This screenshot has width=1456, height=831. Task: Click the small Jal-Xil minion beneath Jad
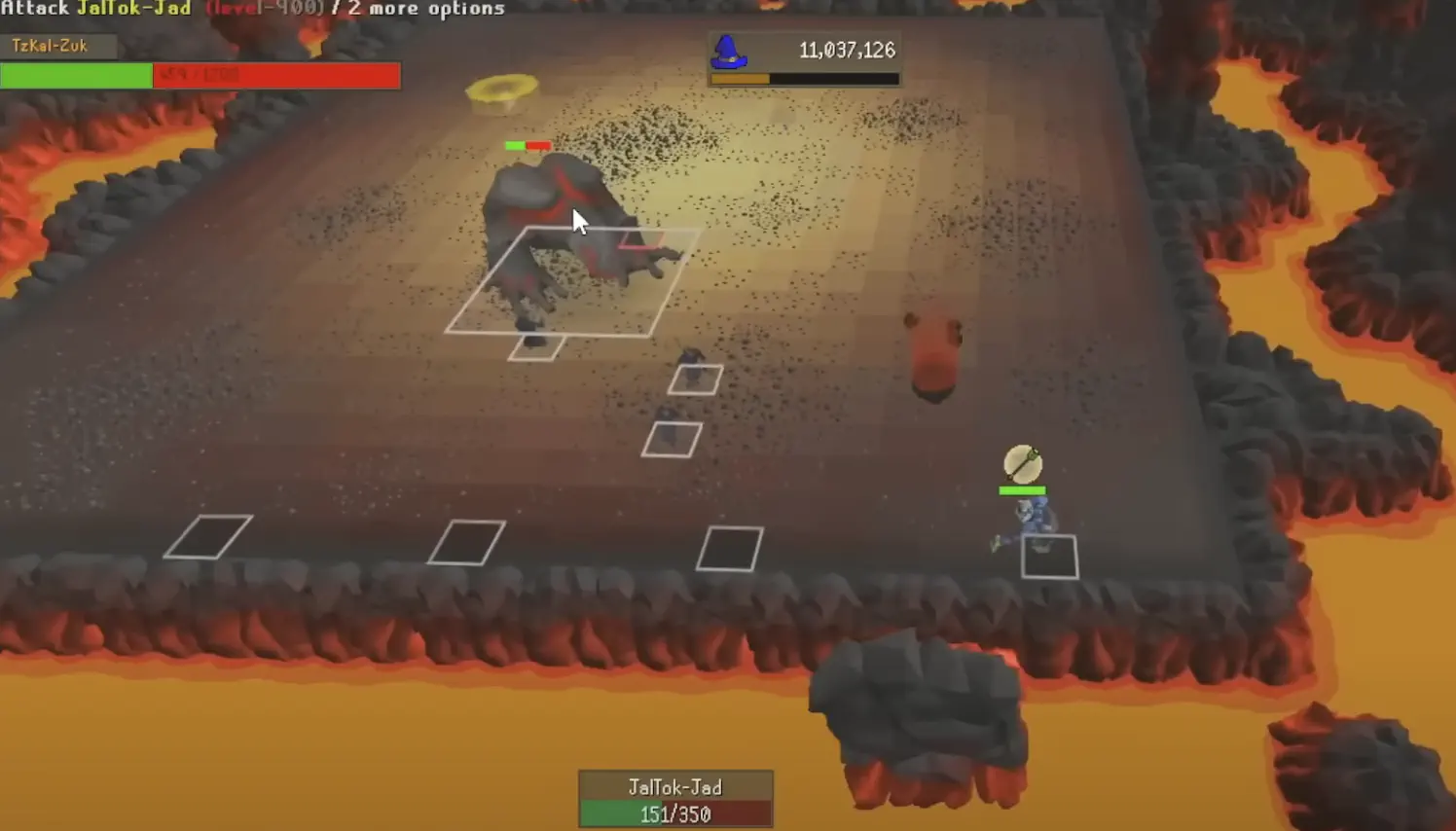[692, 365]
